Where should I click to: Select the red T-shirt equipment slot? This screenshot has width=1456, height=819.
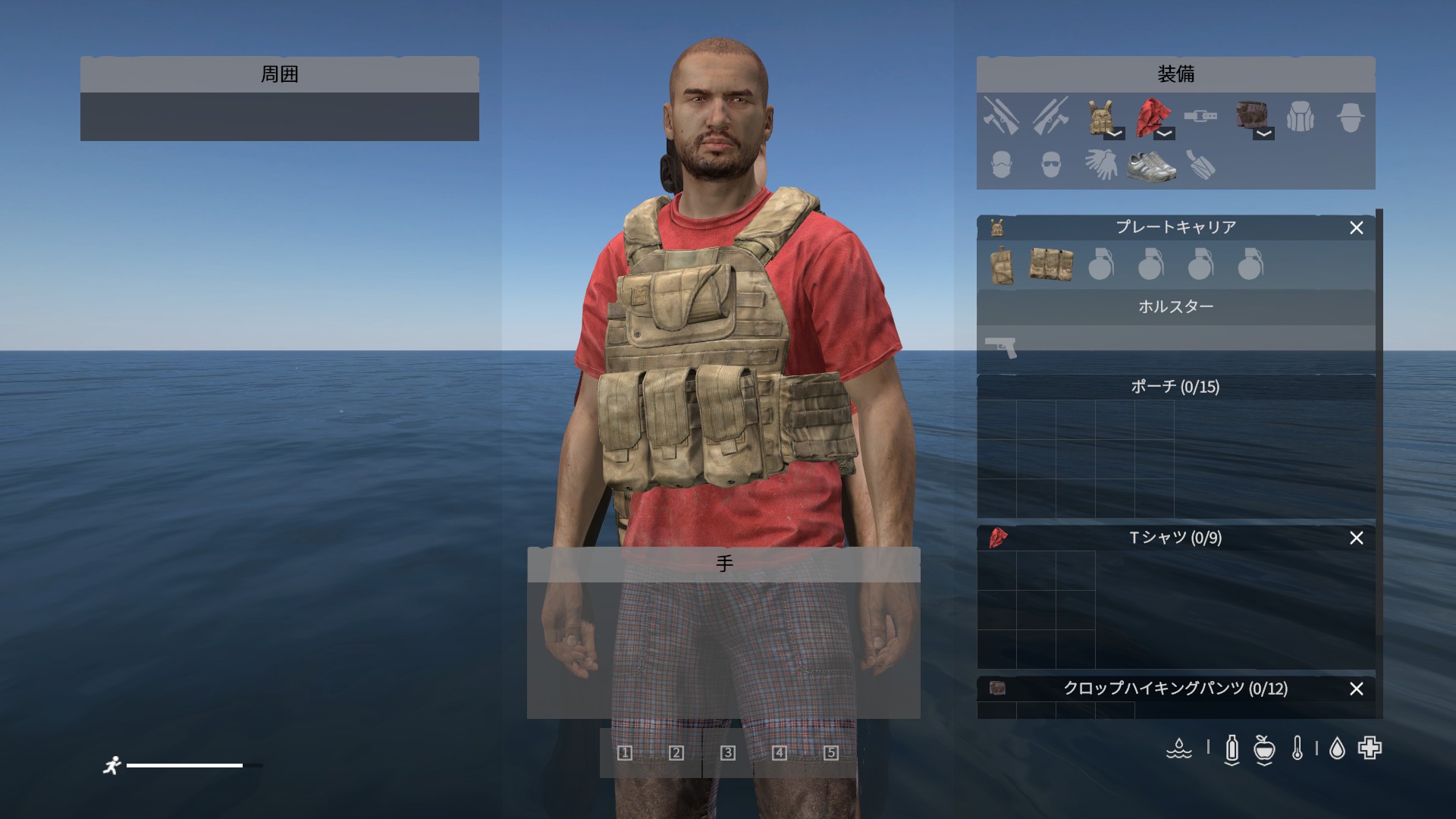(x=1150, y=116)
